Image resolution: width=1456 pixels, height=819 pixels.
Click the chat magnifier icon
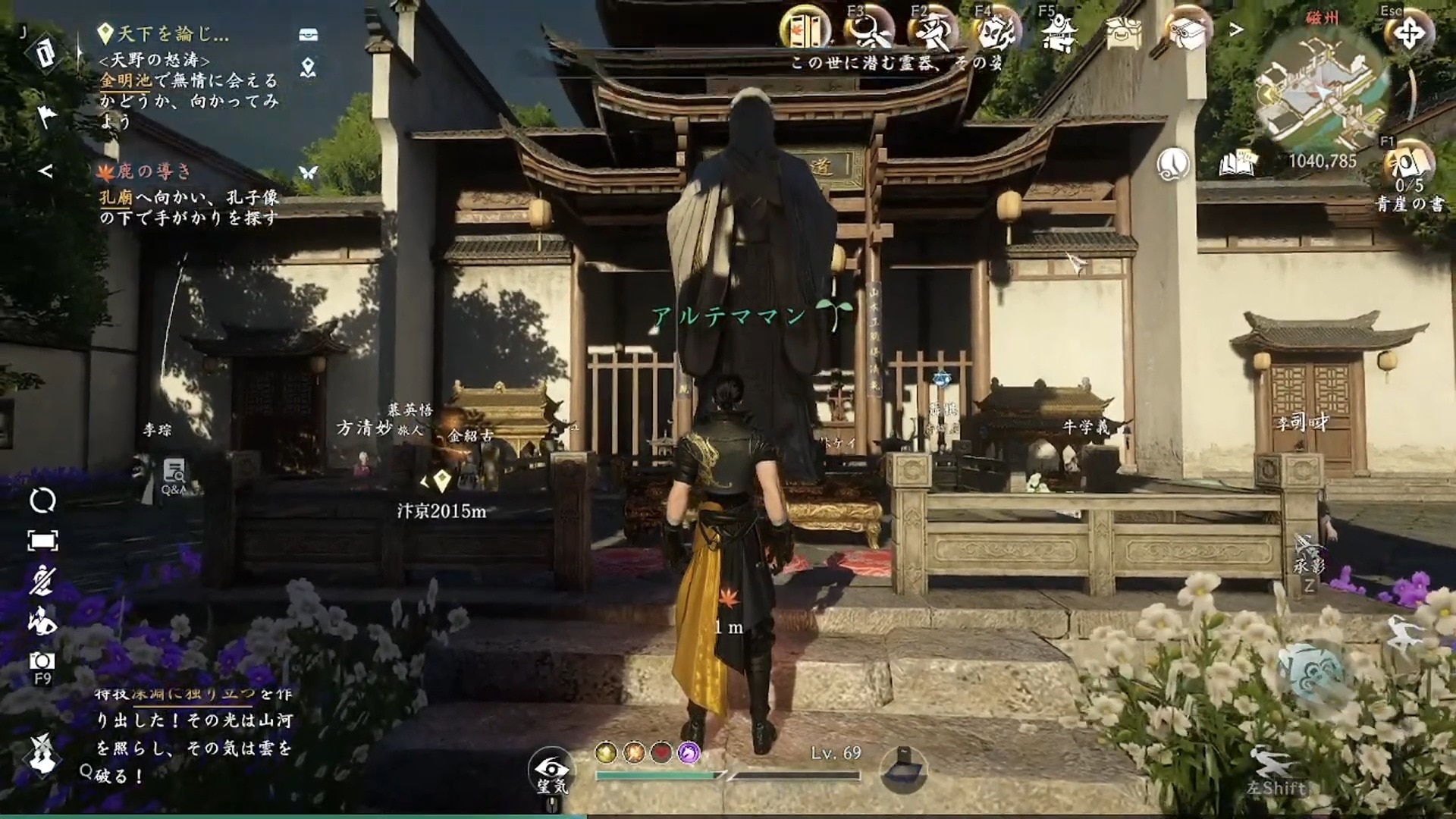pyautogui.click(x=86, y=772)
